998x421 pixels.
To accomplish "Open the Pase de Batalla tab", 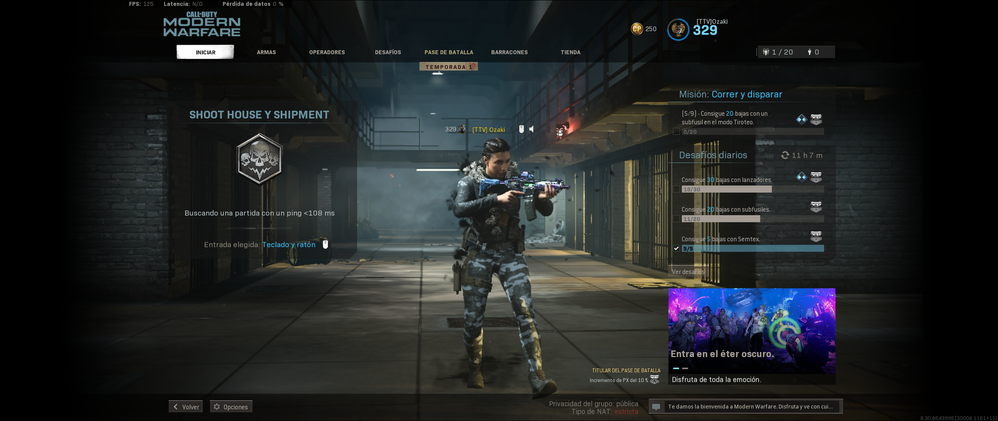I will click(x=449, y=52).
